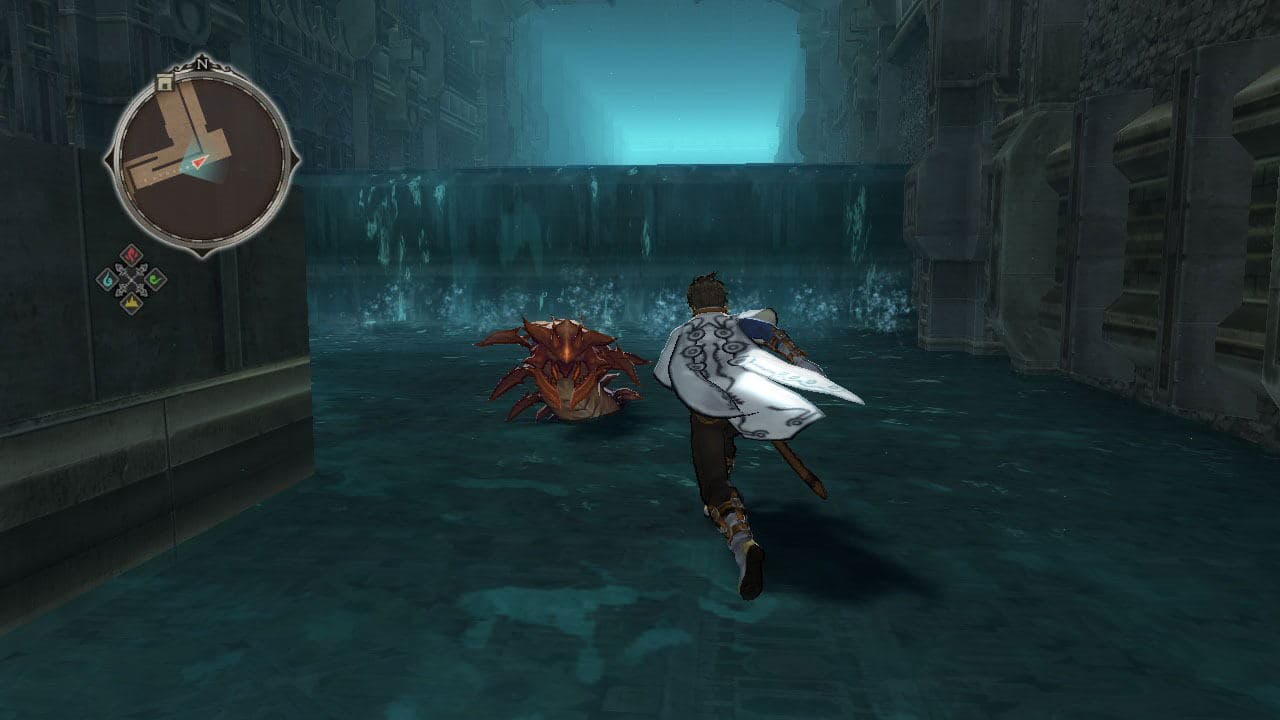This screenshot has width=1280, height=720.
Task: Select the yellow earth seraph icon
Action: [131, 302]
